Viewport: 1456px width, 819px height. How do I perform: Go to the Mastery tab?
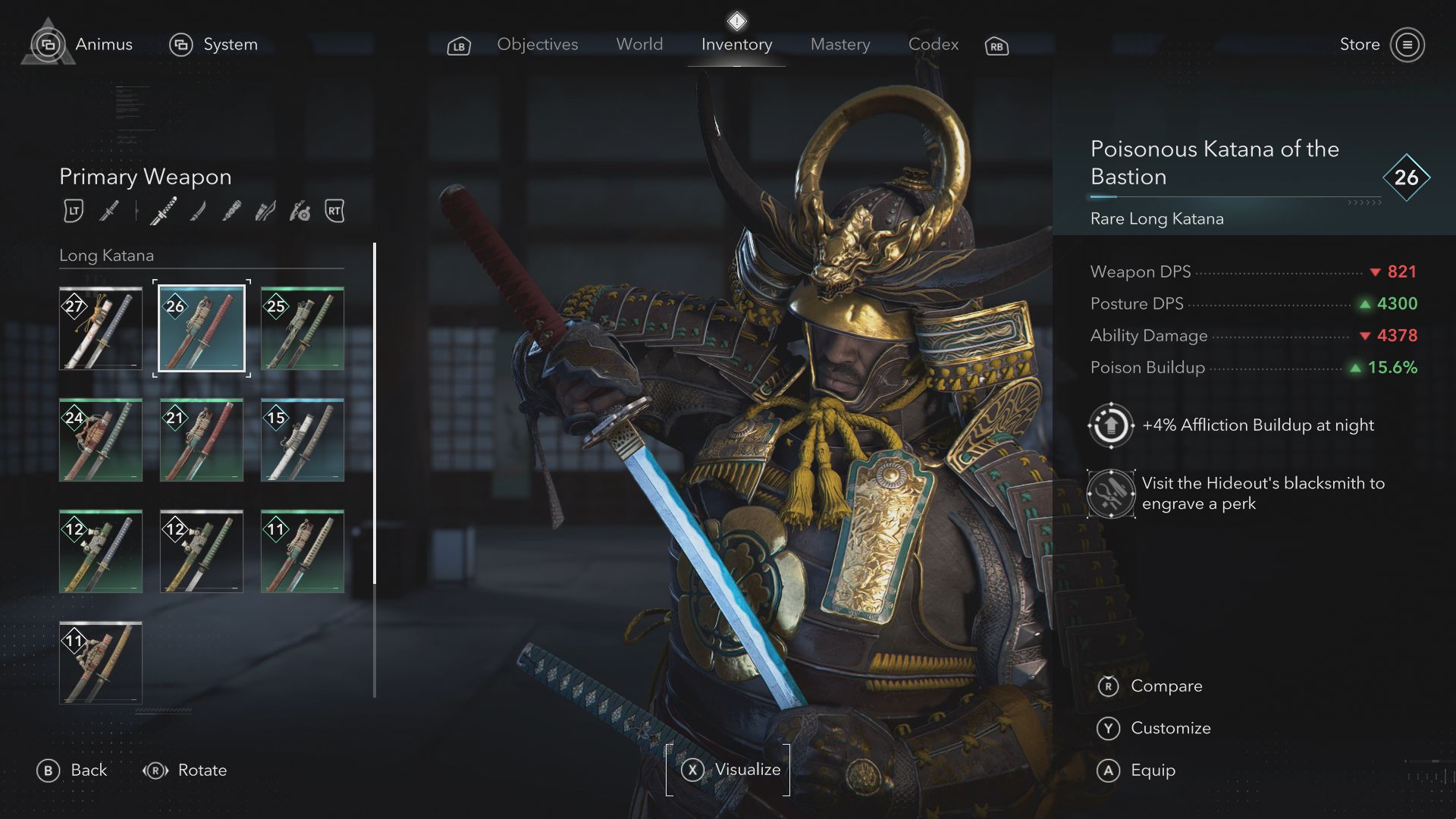click(x=839, y=45)
